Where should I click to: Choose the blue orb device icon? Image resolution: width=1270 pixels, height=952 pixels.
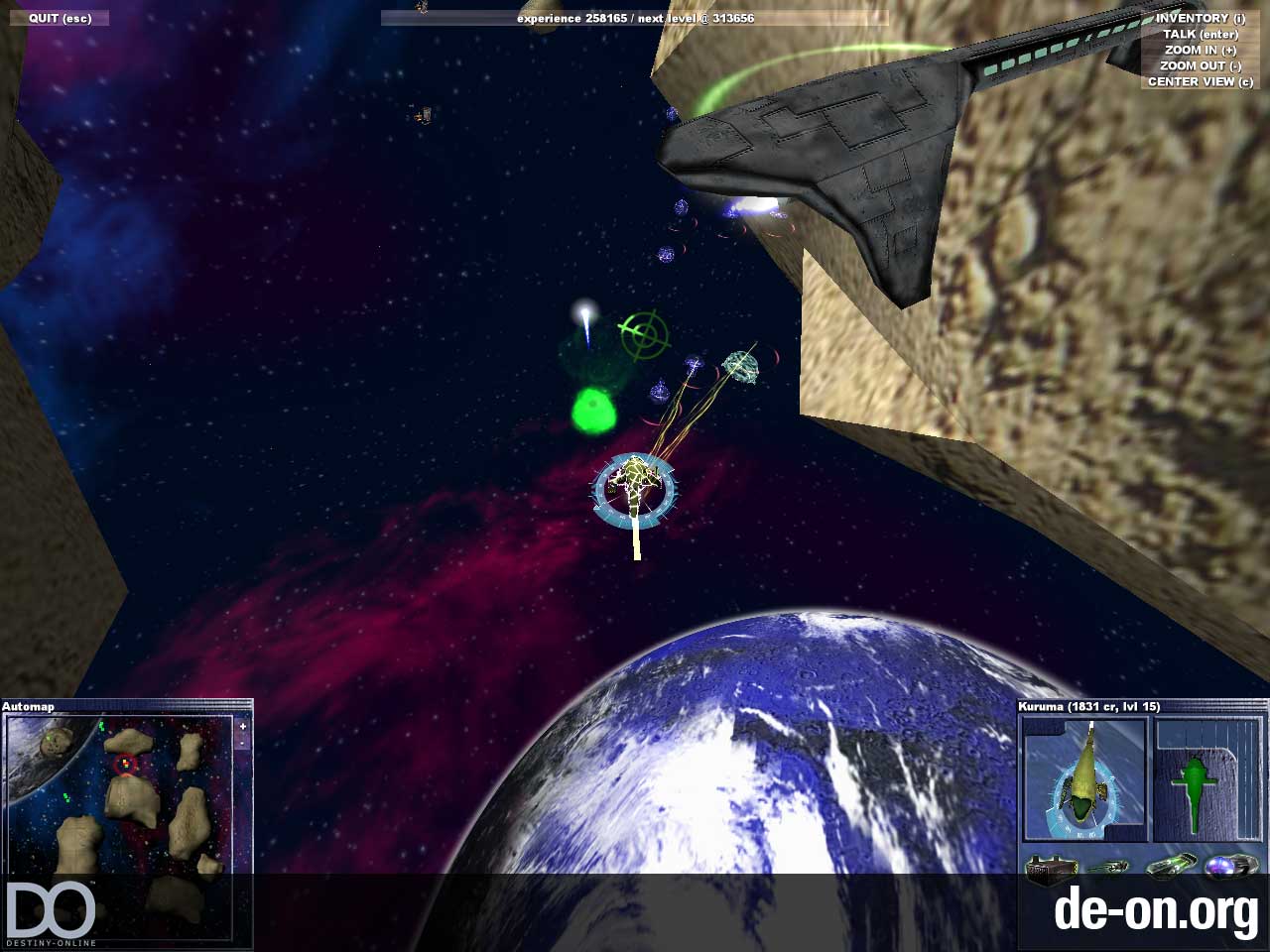(1228, 869)
